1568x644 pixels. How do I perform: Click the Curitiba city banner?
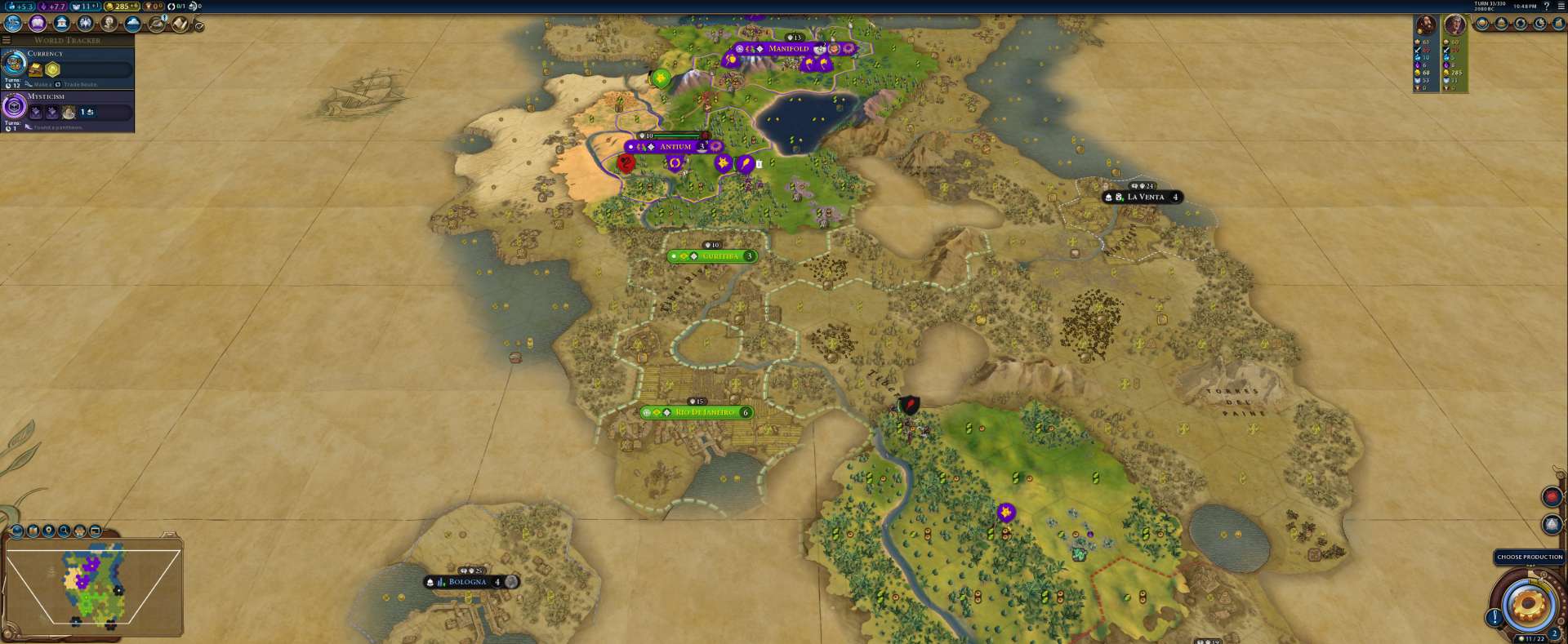tap(719, 256)
